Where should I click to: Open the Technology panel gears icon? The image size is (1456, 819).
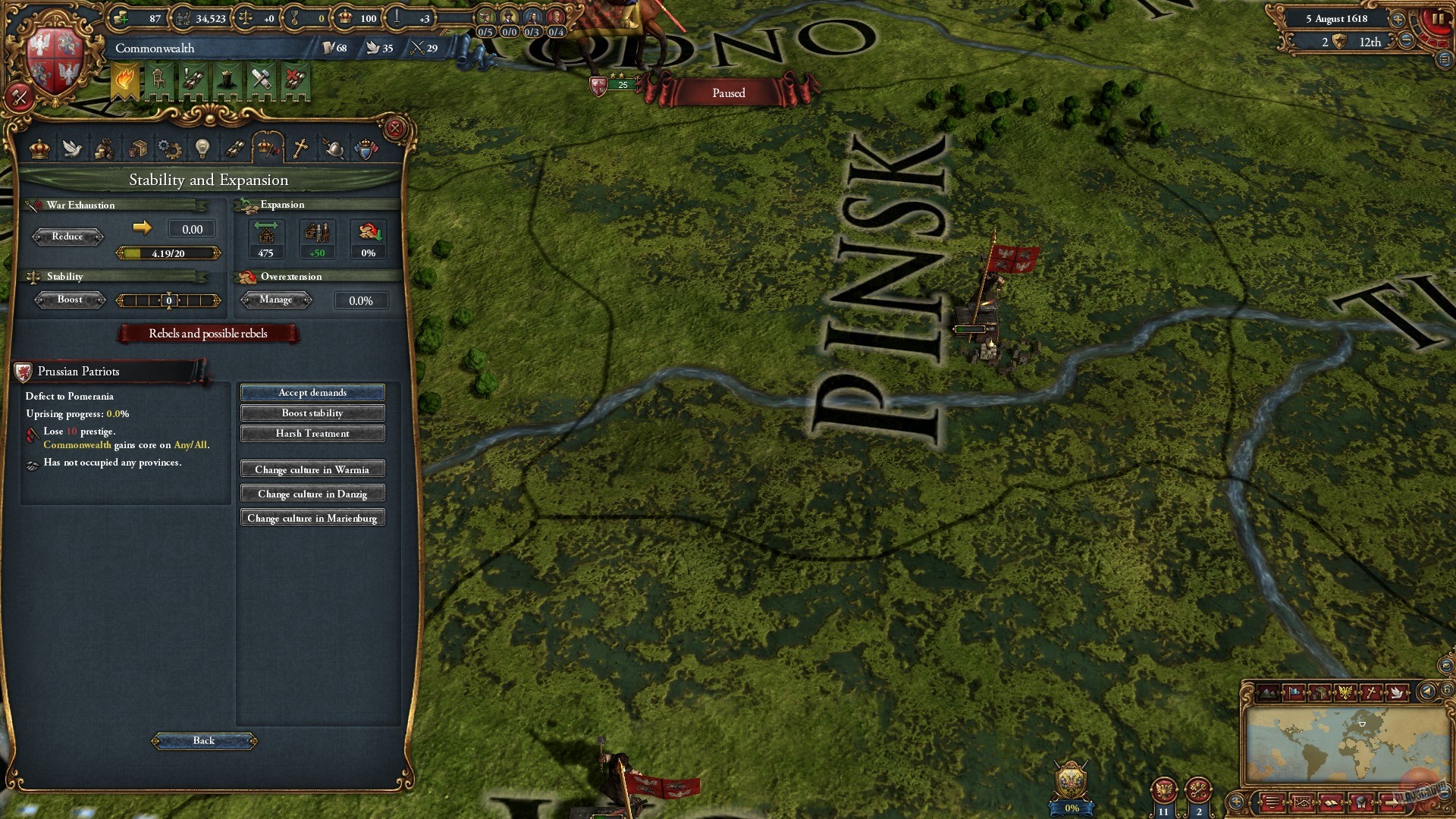[x=171, y=149]
